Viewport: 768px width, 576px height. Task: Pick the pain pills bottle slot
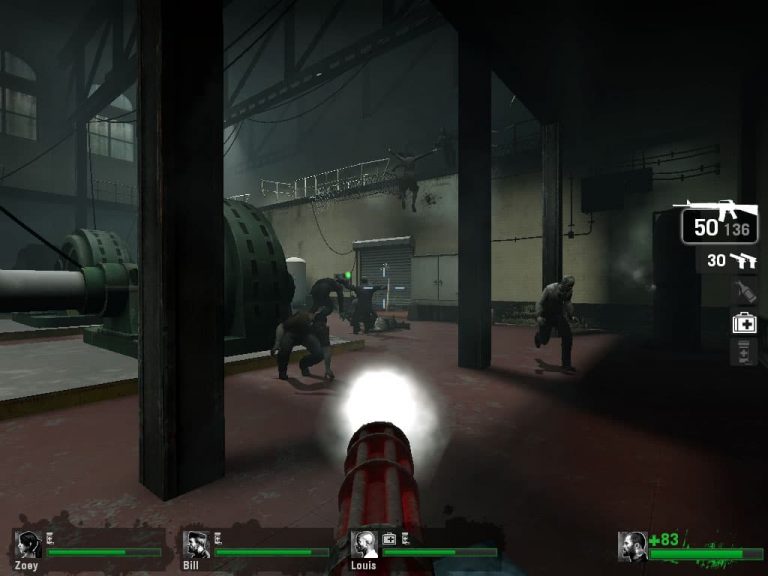click(x=744, y=352)
